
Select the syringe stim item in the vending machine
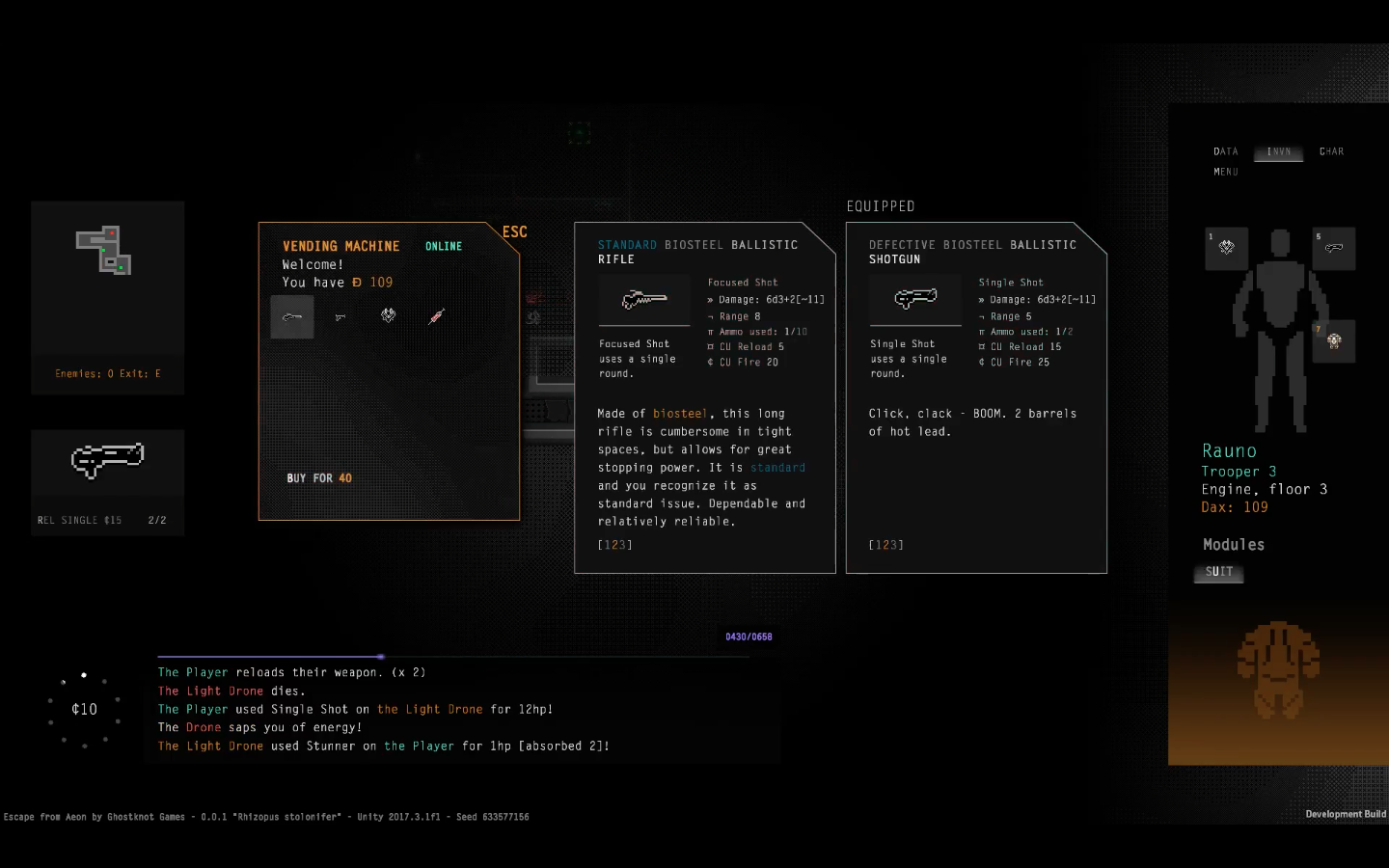pyautogui.click(x=436, y=316)
